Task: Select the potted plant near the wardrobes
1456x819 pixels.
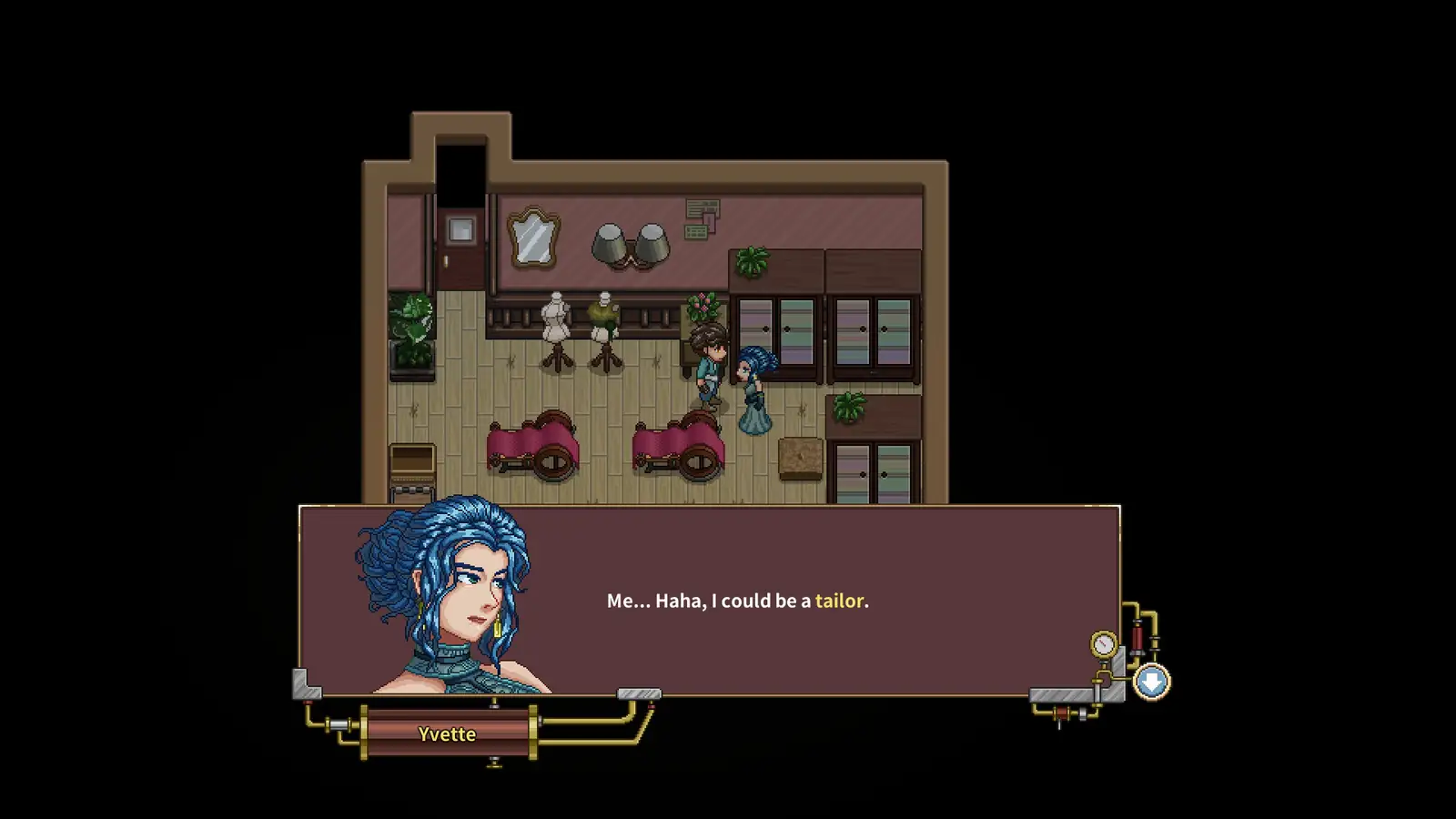Action: coord(851,405)
